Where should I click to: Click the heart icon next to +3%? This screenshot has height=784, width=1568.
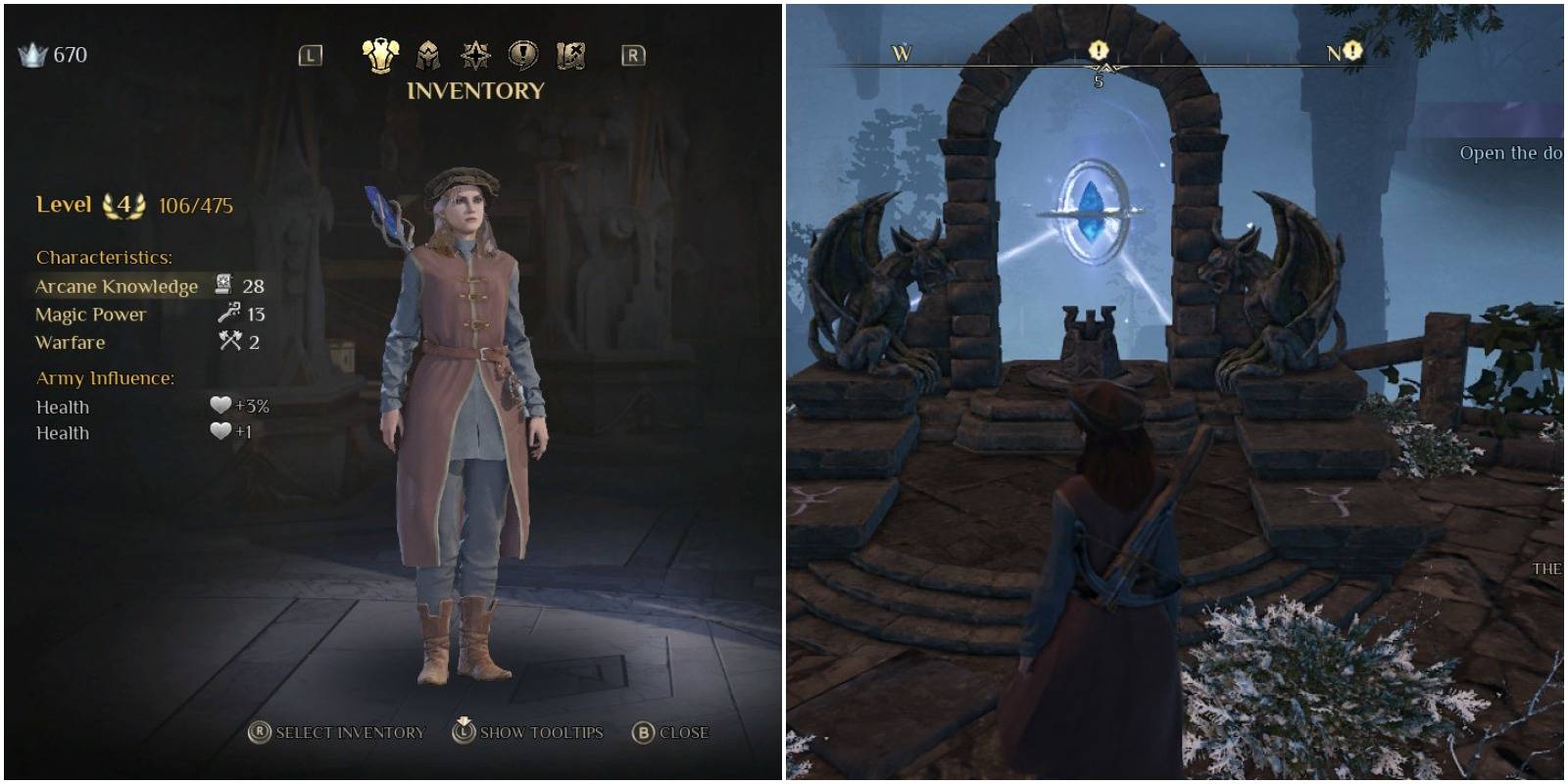coord(221,406)
